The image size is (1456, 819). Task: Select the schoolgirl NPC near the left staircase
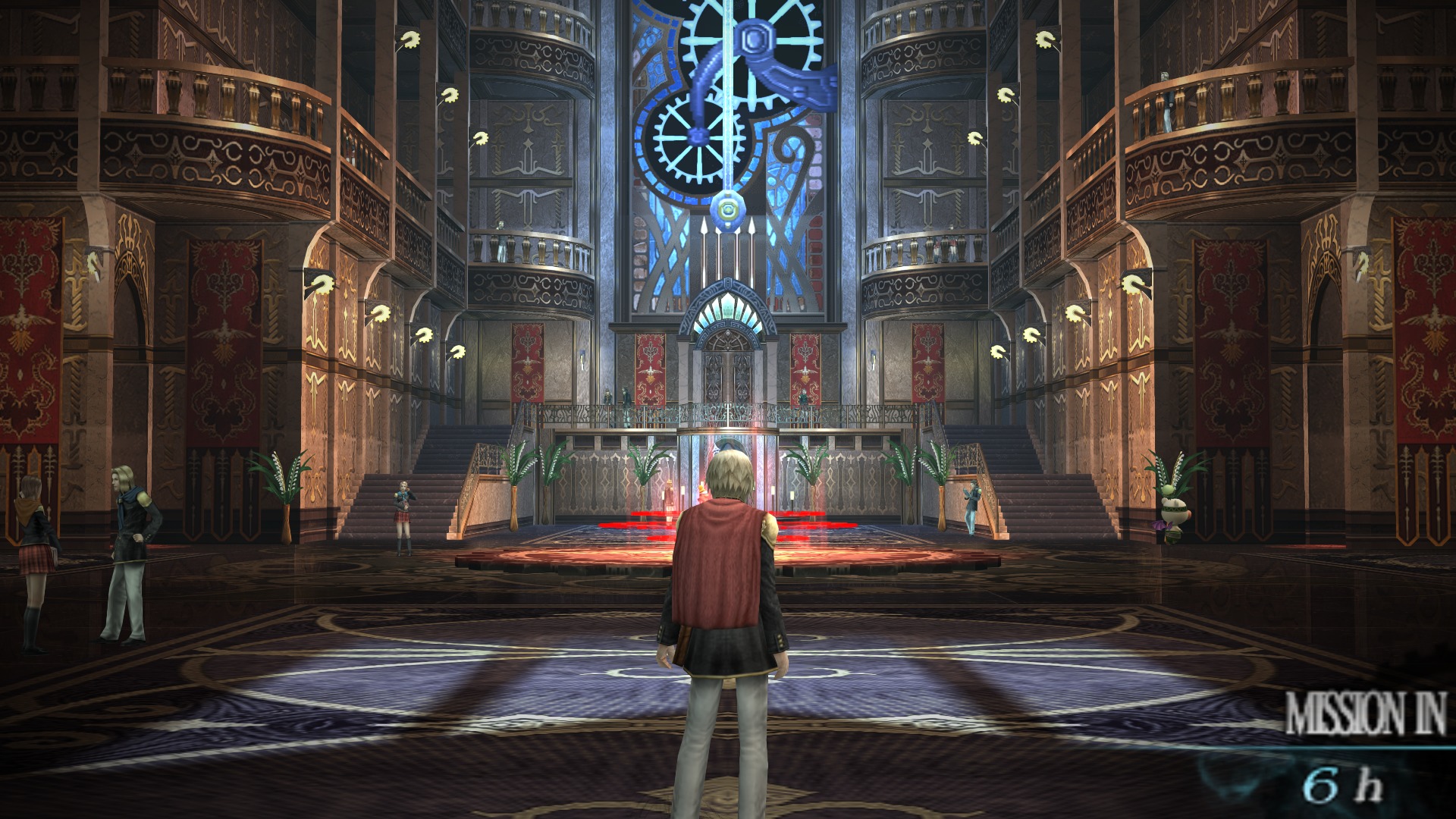[x=403, y=516]
